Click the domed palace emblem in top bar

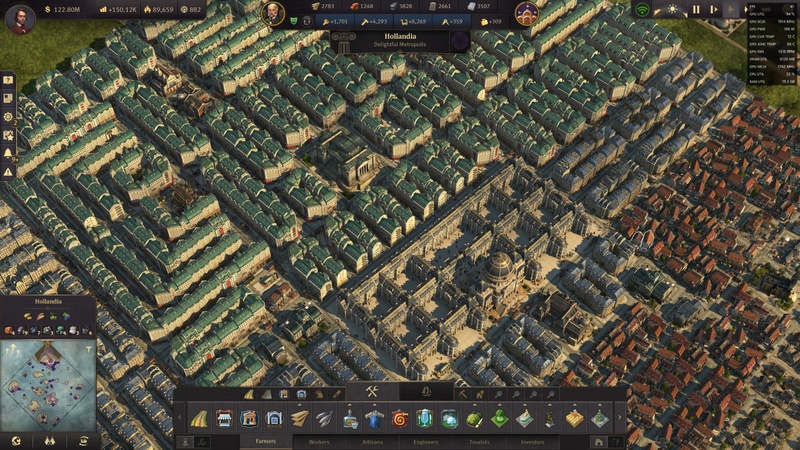click(x=528, y=13)
